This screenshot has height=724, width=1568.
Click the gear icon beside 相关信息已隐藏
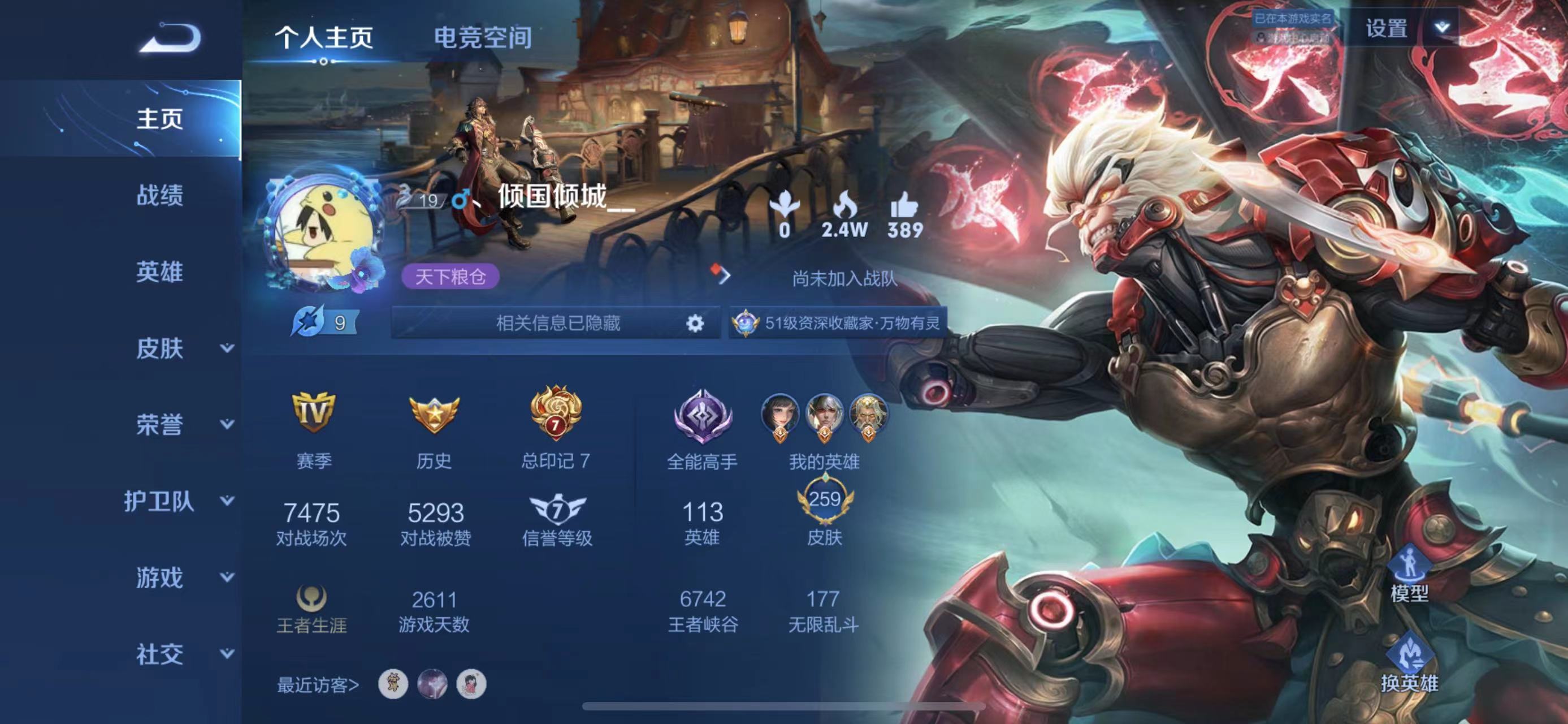click(695, 324)
